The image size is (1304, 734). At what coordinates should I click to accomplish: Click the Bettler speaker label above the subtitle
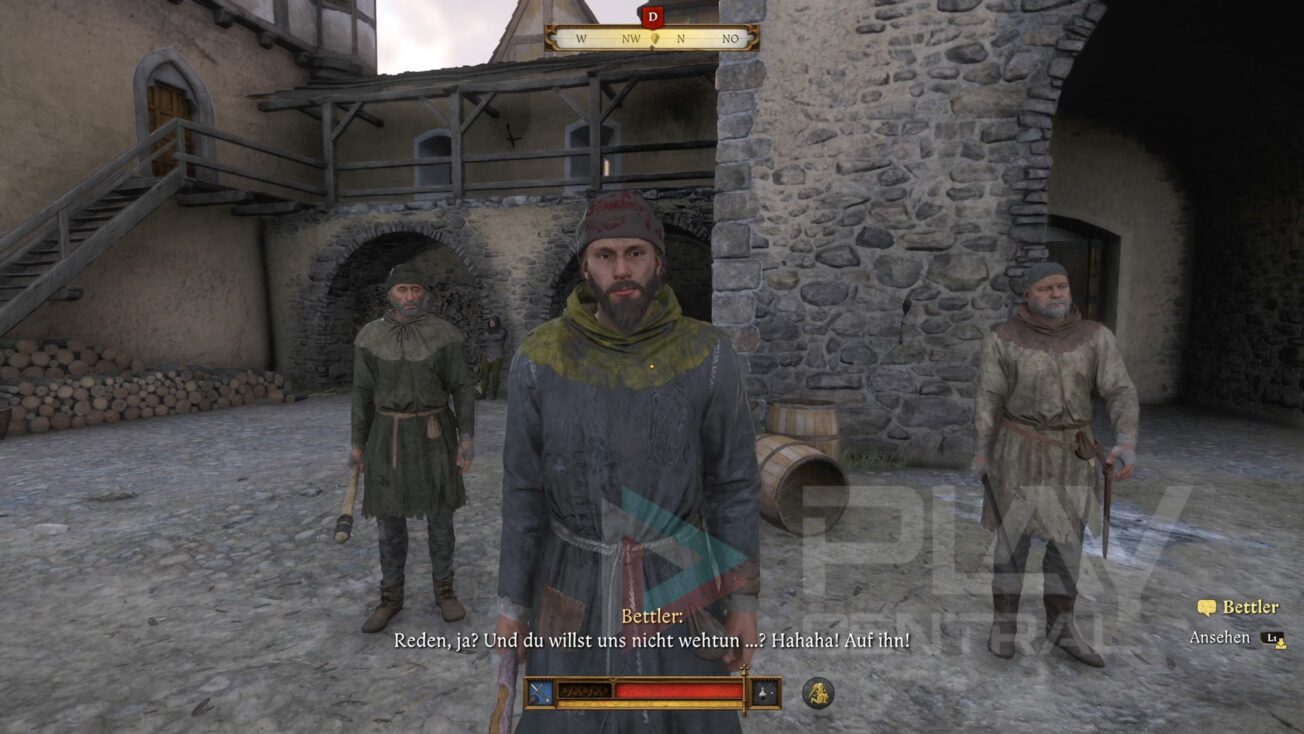651,621
